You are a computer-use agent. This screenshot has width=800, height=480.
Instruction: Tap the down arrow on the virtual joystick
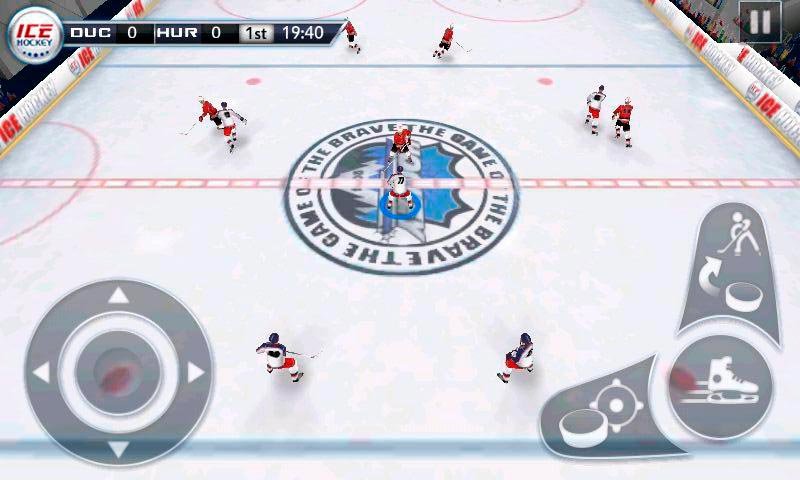pos(118,449)
